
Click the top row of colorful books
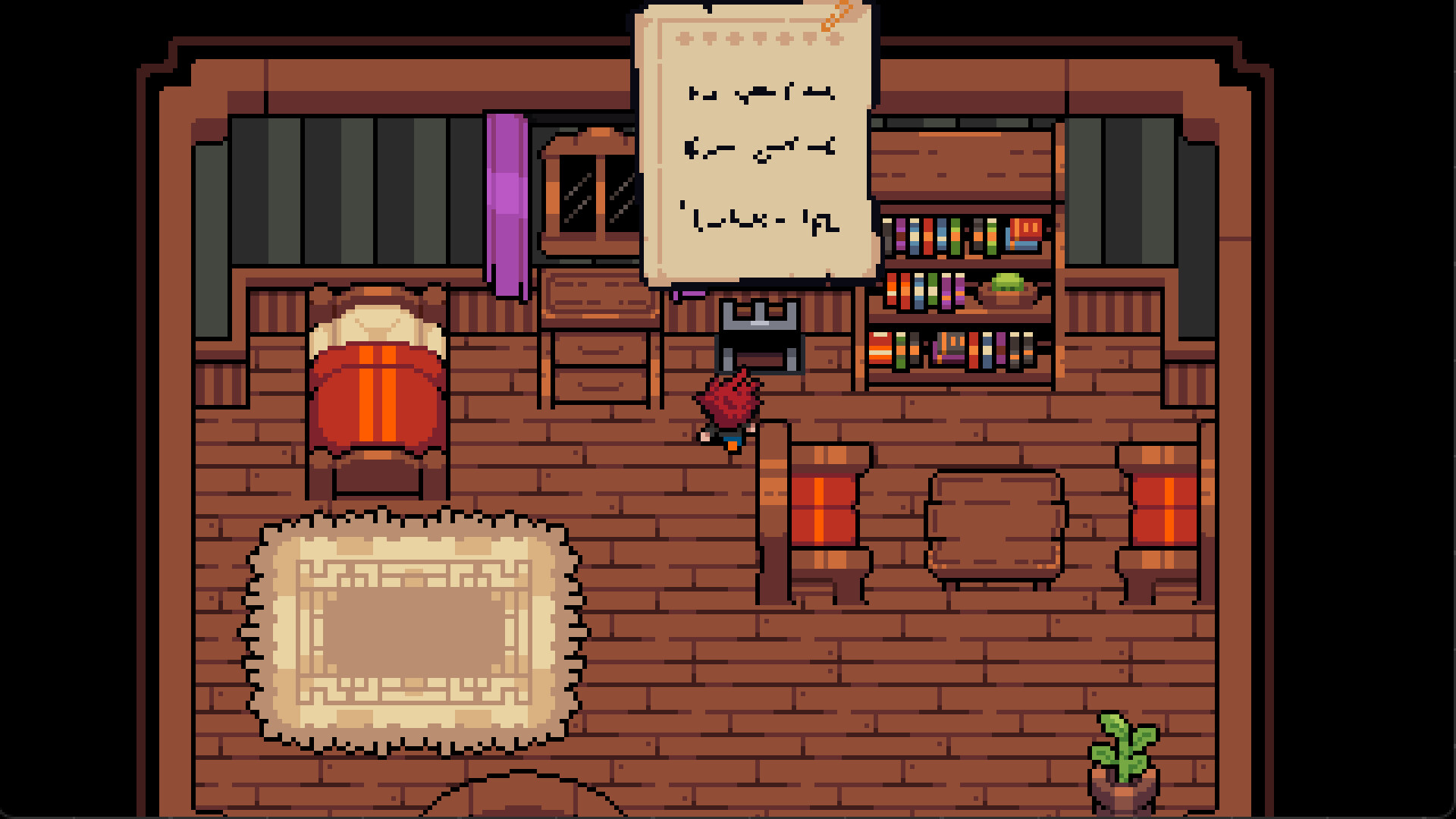pyautogui.click(x=959, y=235)
